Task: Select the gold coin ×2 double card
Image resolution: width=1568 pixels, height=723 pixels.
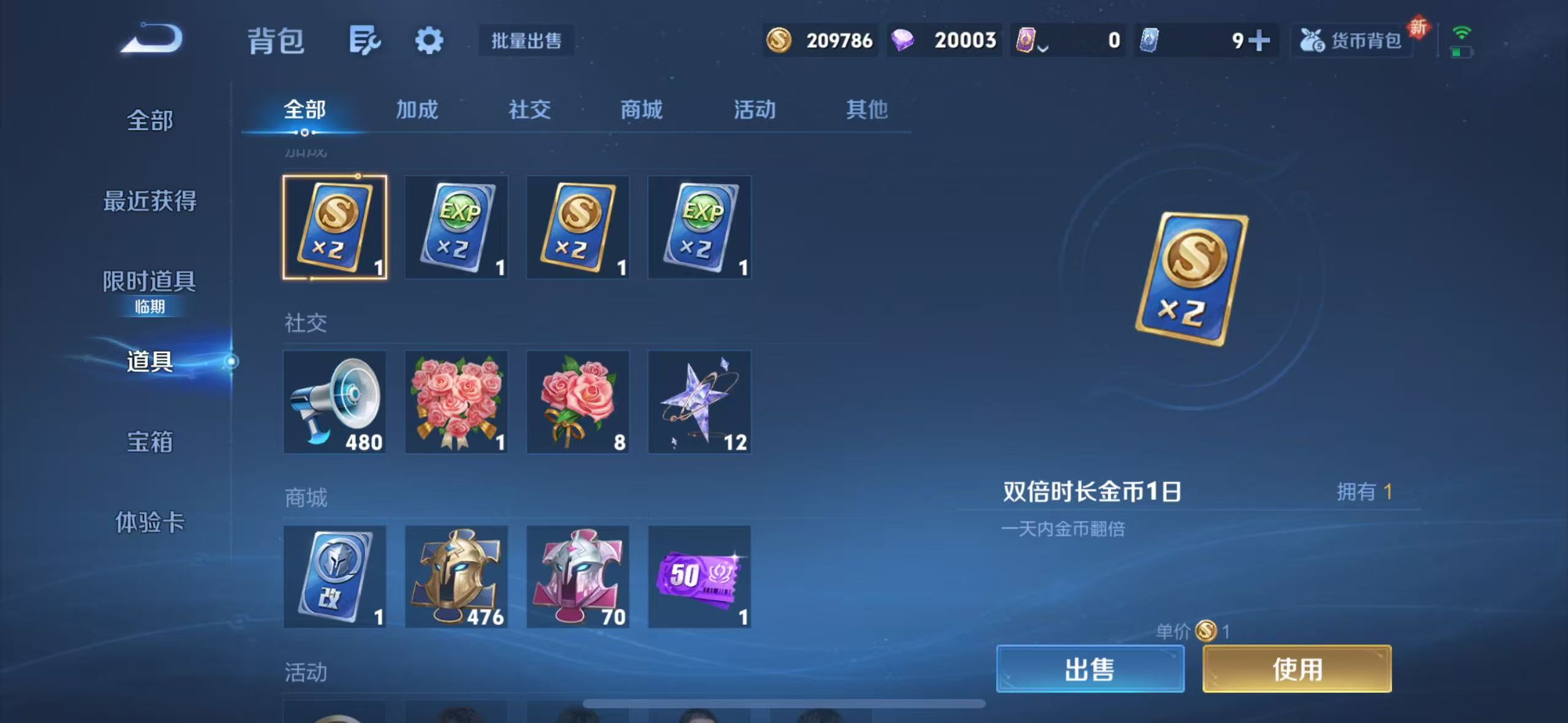Action: 334,227
